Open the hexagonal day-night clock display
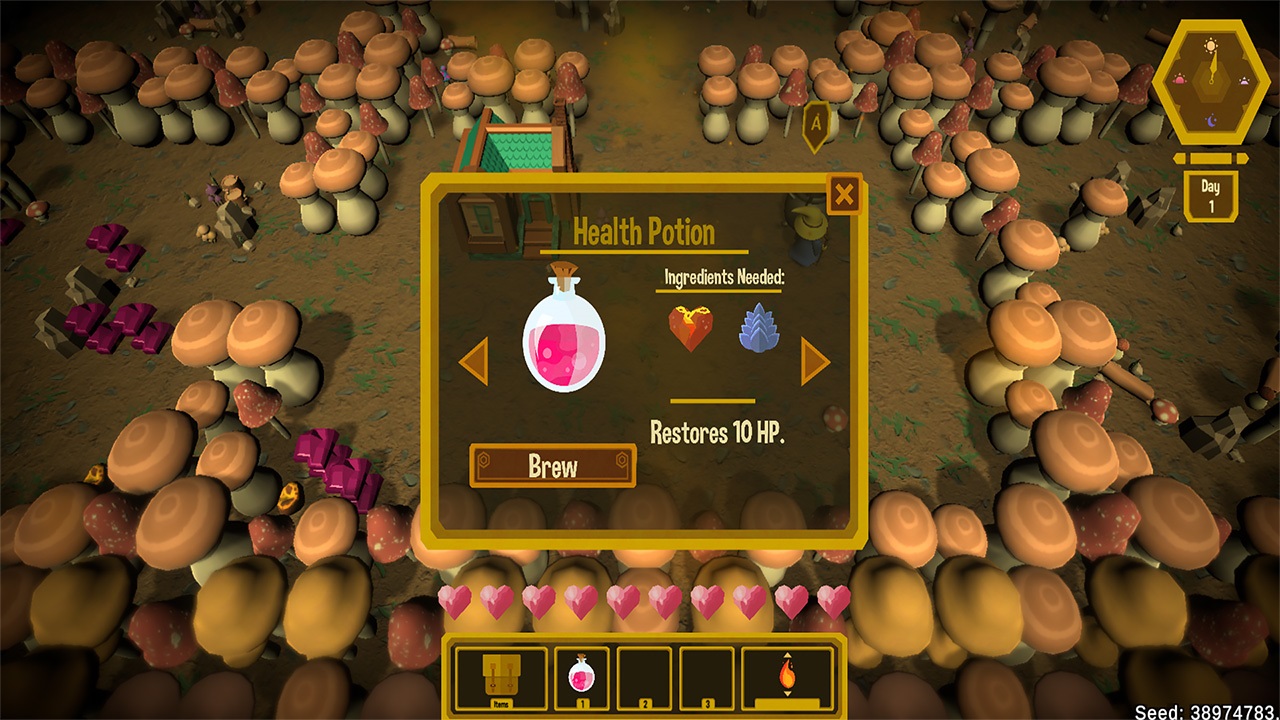 click(1211, 82)
